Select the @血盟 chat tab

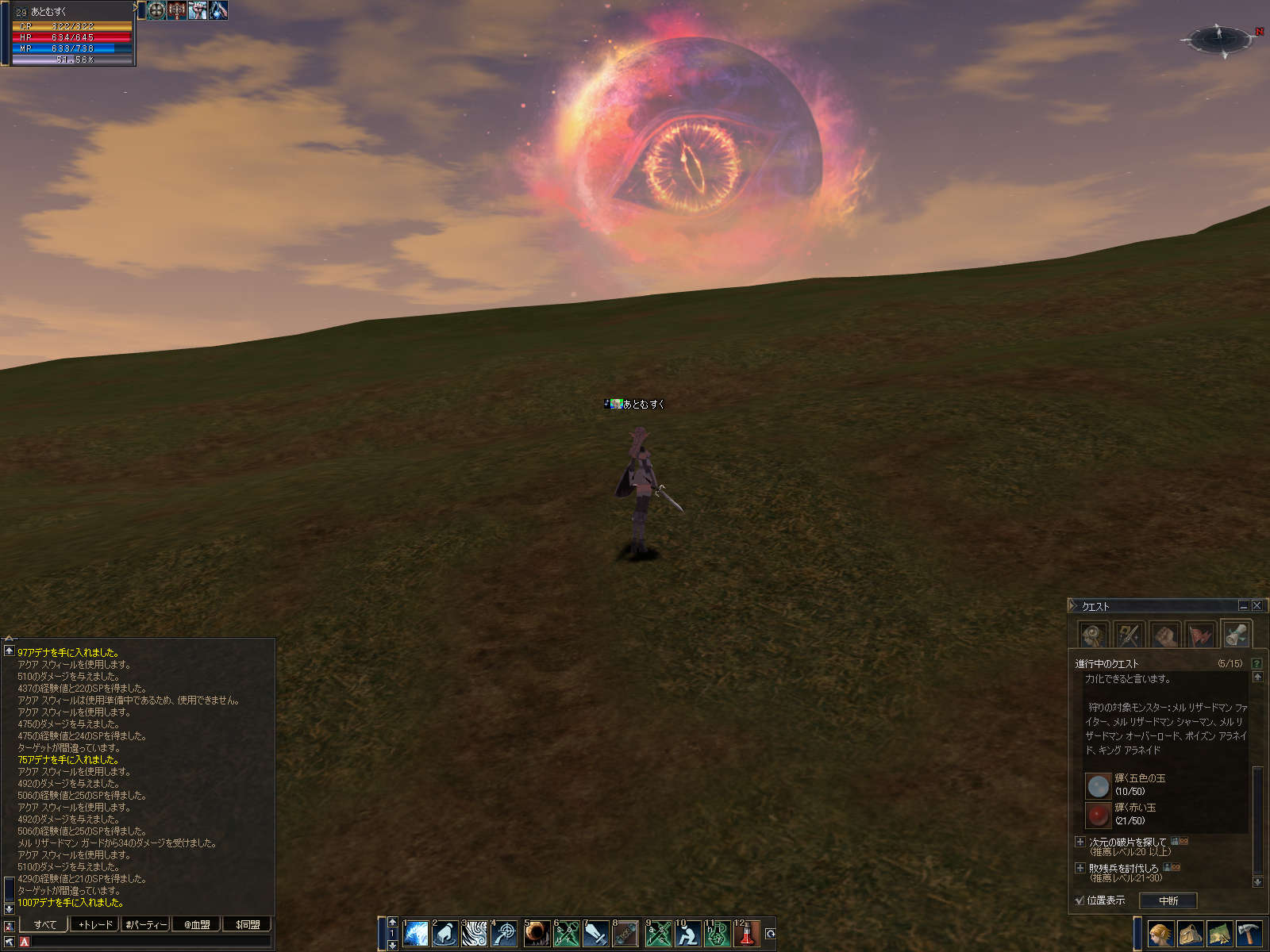(197, 924)
